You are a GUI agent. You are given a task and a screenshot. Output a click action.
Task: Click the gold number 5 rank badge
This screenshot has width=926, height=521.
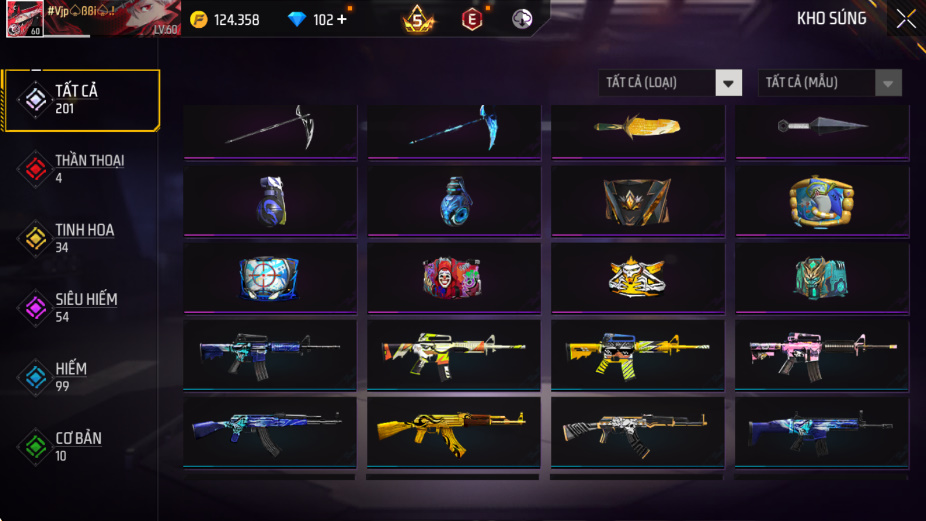tap(419, 19)
